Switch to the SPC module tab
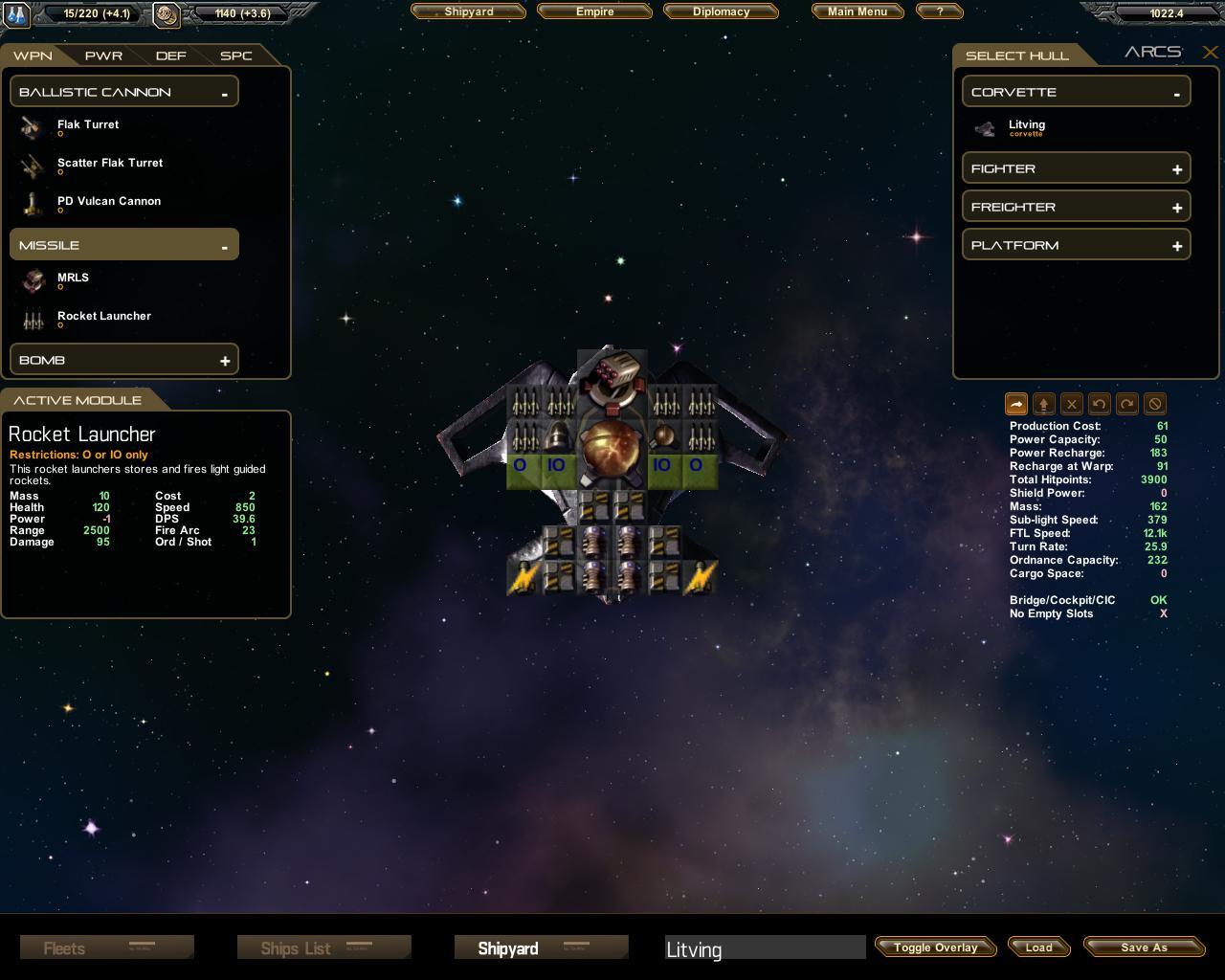This screenshot has width=1225, height=980. [x=235, y=56]
